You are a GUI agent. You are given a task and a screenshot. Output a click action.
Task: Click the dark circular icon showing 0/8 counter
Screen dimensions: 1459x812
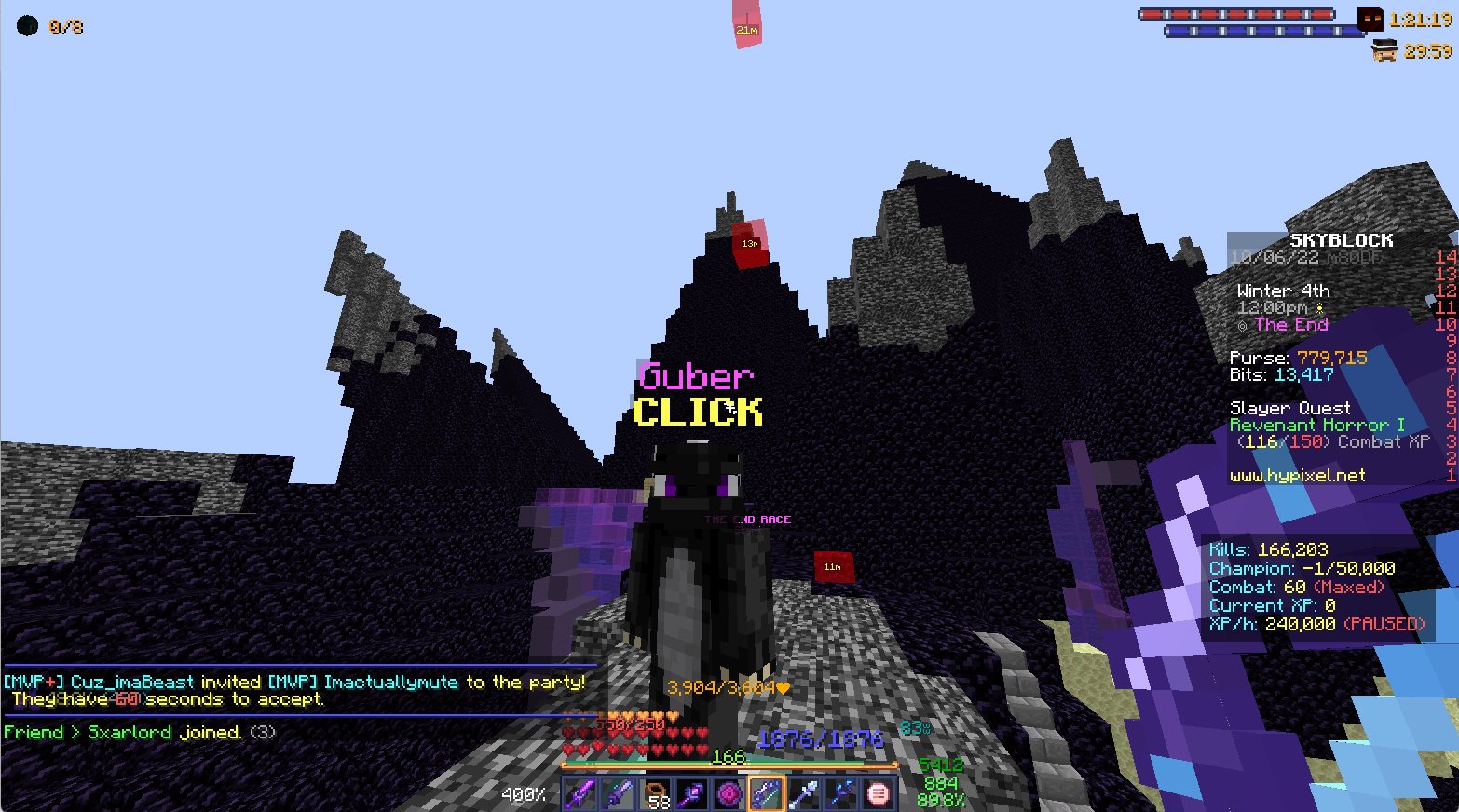26,26
